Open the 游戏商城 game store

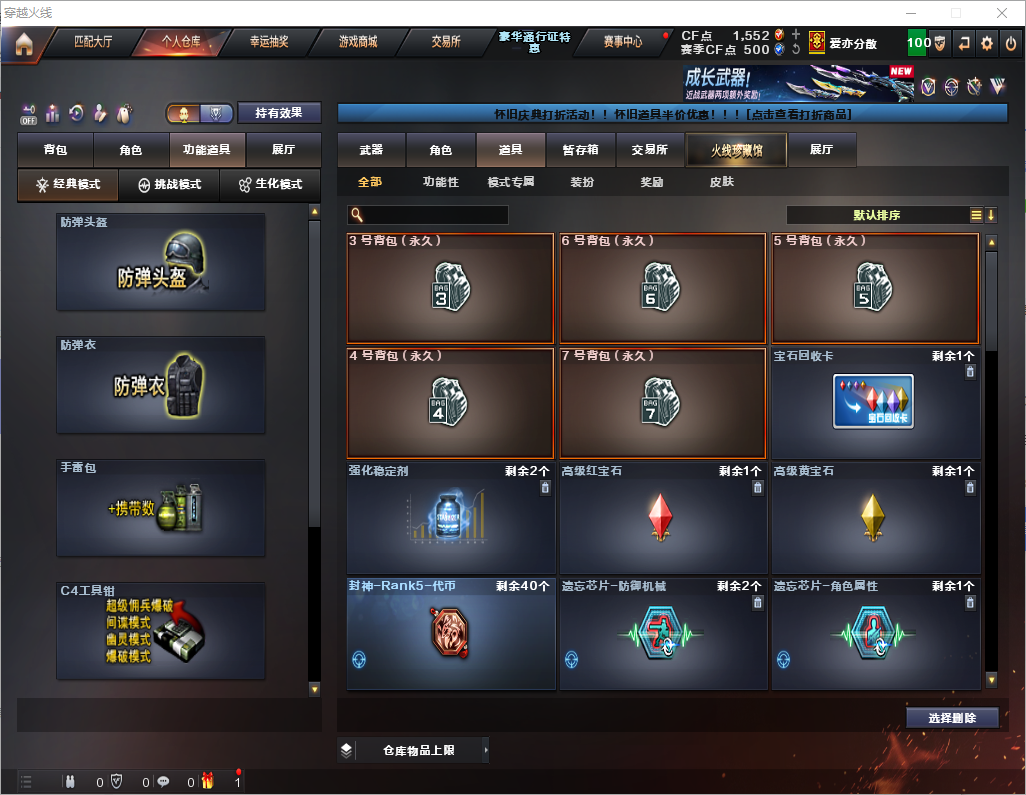pos(358,42)
